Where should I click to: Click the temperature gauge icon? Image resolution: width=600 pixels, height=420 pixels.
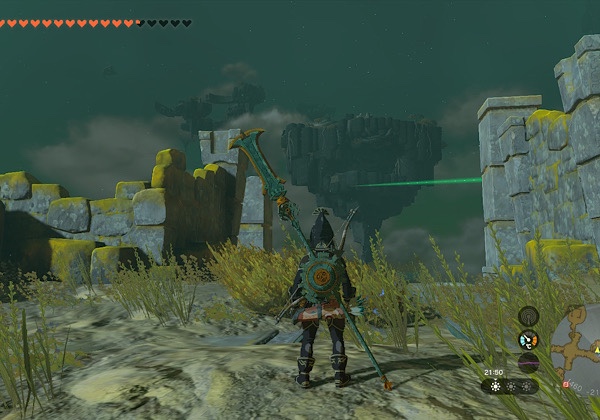coord(528,340)
